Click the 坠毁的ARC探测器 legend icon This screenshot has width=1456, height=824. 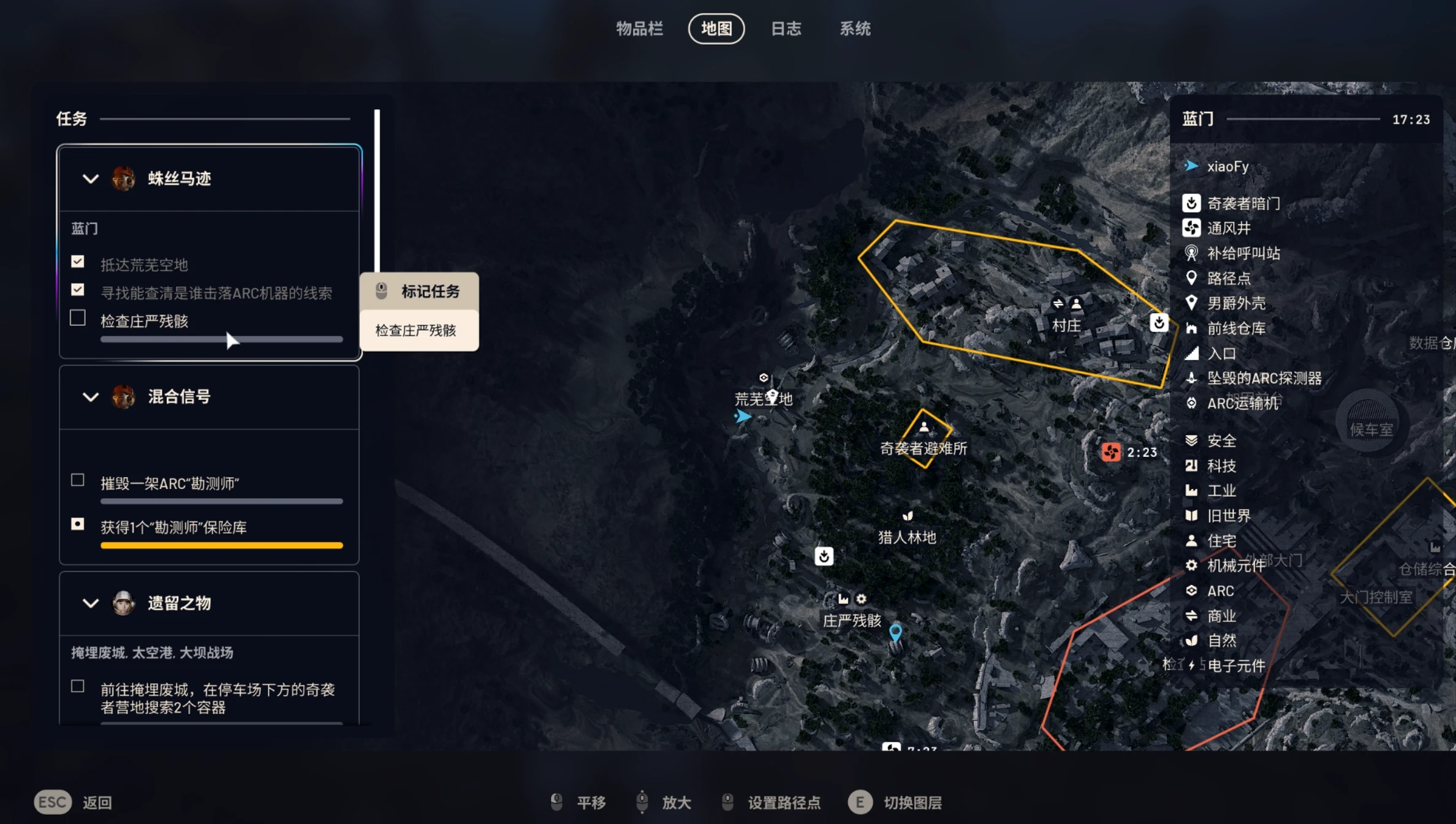pos(1191,378)
